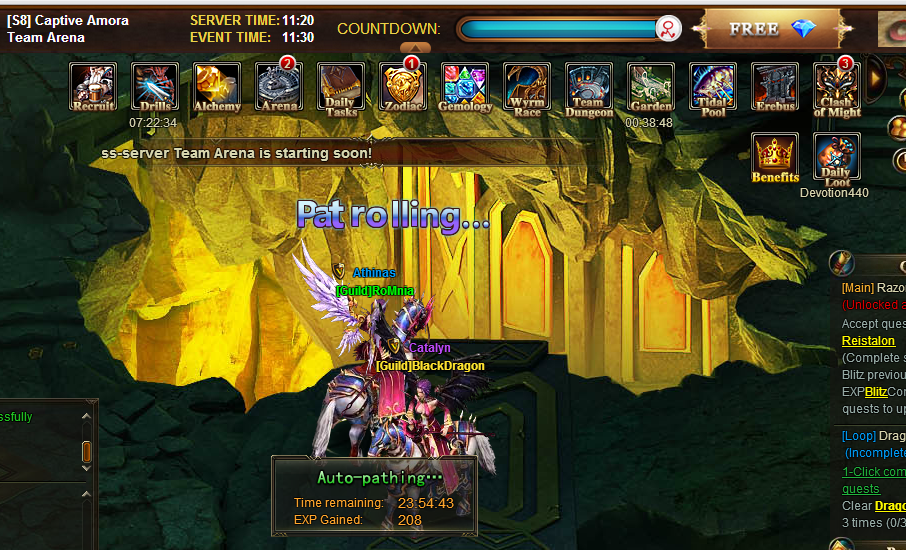The image size is (906, 550).
Task: Enter Erebus
Action: coord(775,86)
